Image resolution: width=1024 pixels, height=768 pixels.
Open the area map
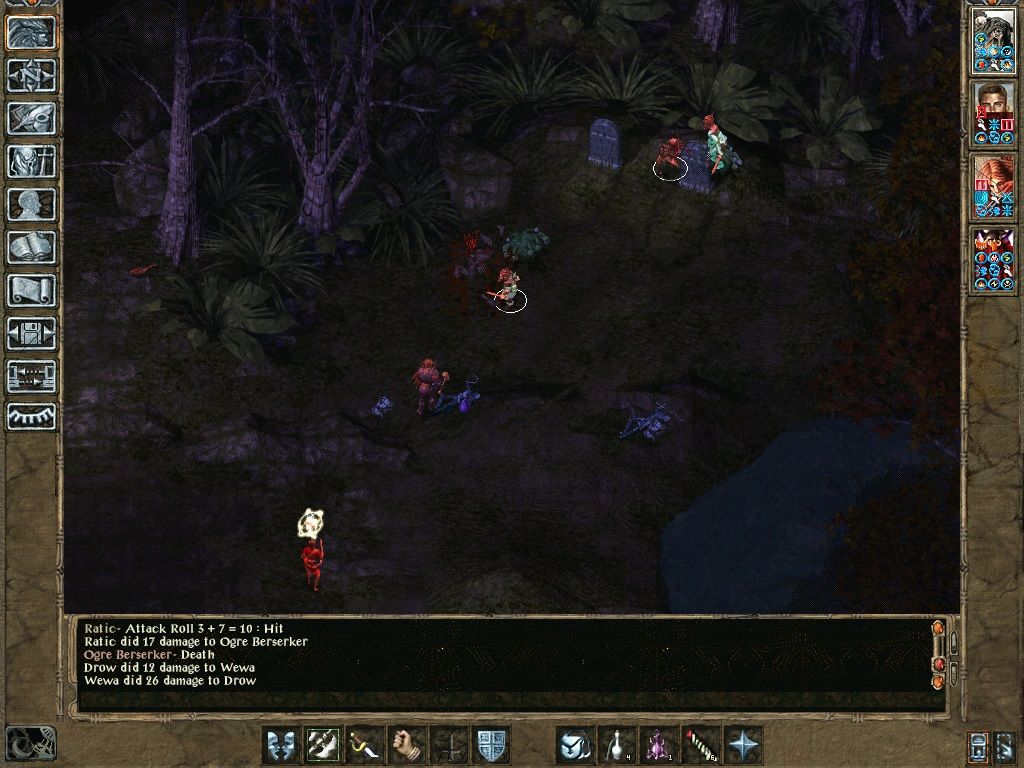[x=31, y=75]
